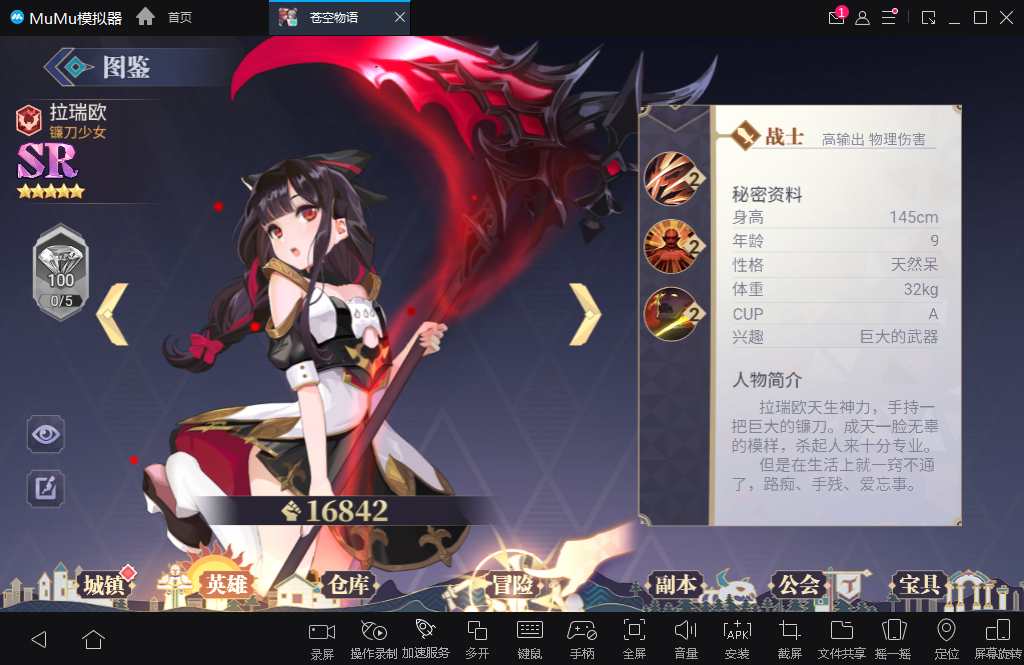The width and height of the screenshot is (1024, 665).
Task: Close the 苍空物语 emulator tab
Action: pyautogui.click(x=400, y=18)
